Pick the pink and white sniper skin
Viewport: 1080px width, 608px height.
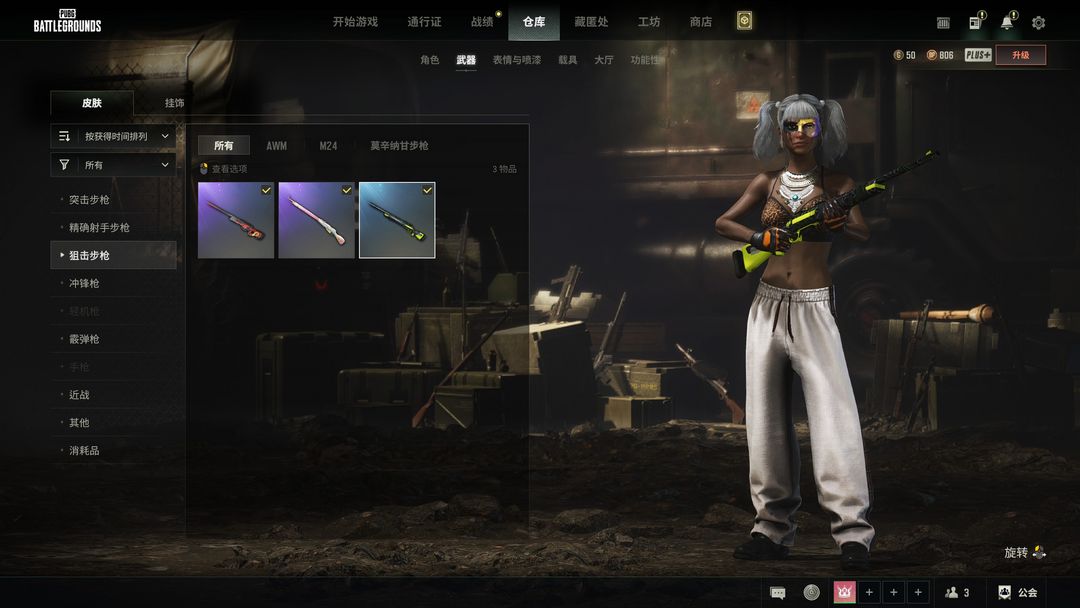click(x=316, y=220)
